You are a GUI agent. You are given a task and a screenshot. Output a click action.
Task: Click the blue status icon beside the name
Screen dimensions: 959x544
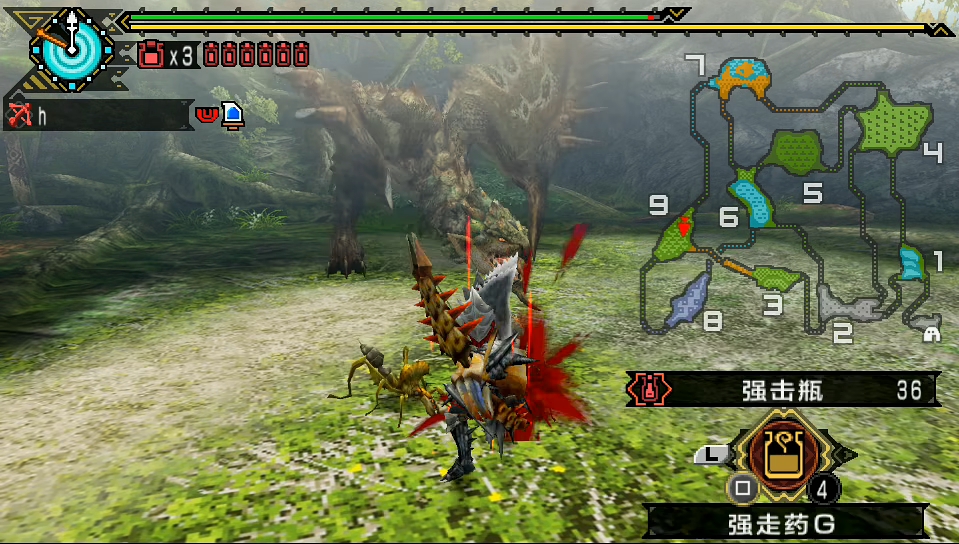232,115
